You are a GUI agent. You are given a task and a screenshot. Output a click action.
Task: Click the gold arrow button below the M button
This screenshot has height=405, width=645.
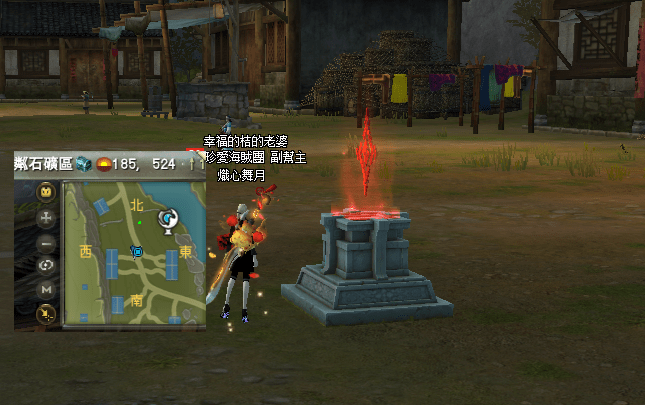click(x=46, y=314)
